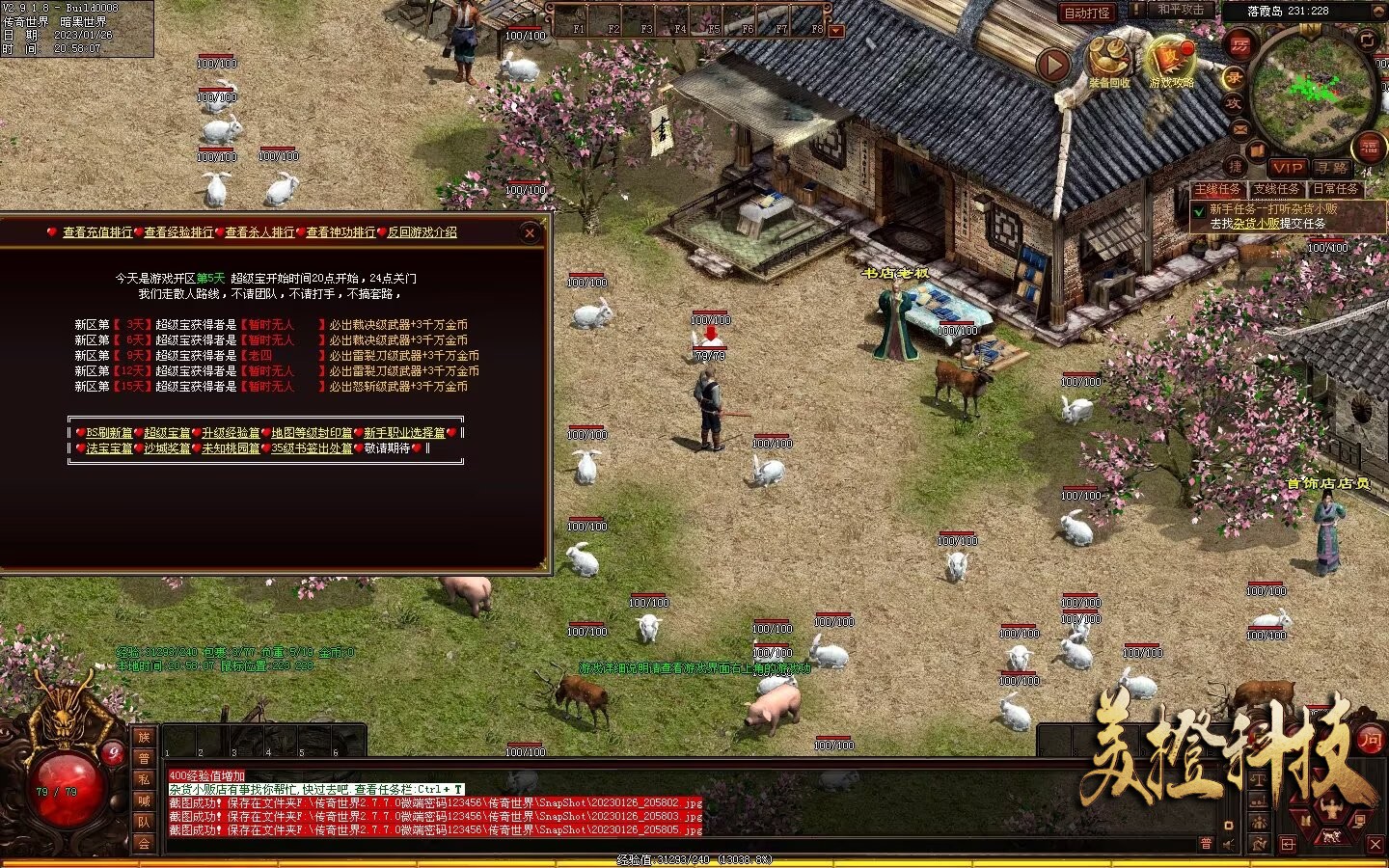
Task: Activate the 寻路 pathfinding button
Action: pos(1332,167)
